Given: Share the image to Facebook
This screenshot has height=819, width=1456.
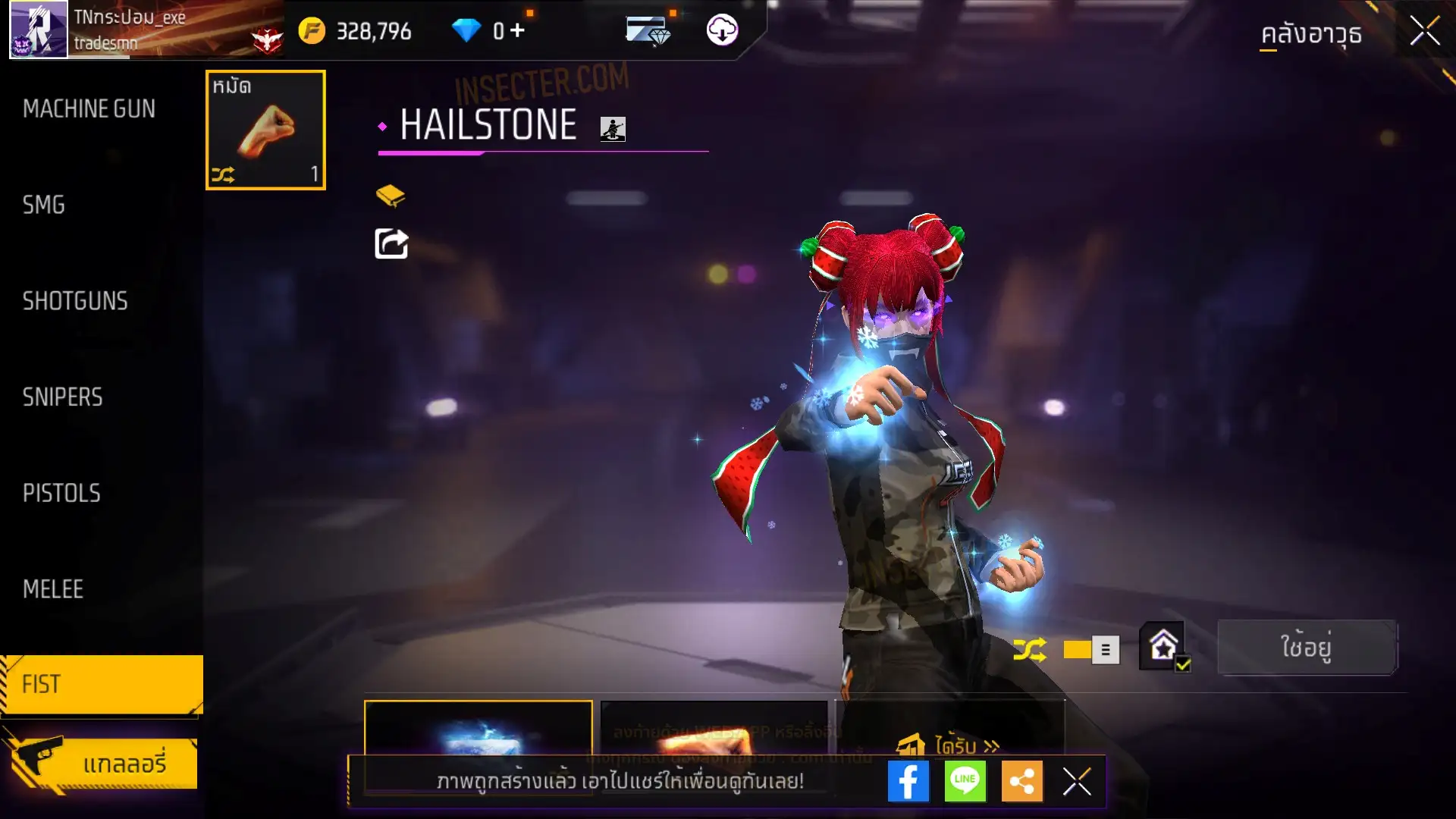Looking at the screenshot, I should (x=908, y=781).
